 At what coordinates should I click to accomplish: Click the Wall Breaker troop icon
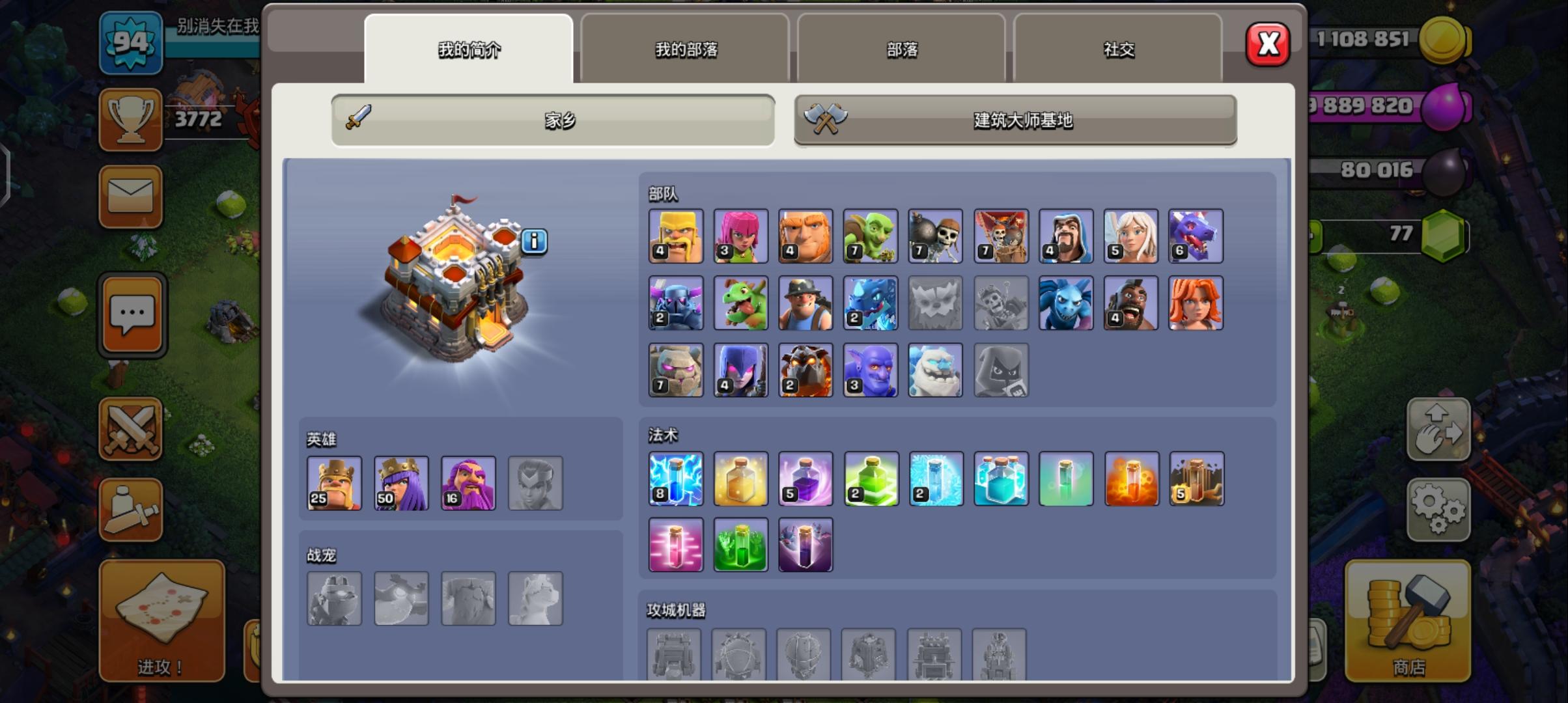coord(936,236)
